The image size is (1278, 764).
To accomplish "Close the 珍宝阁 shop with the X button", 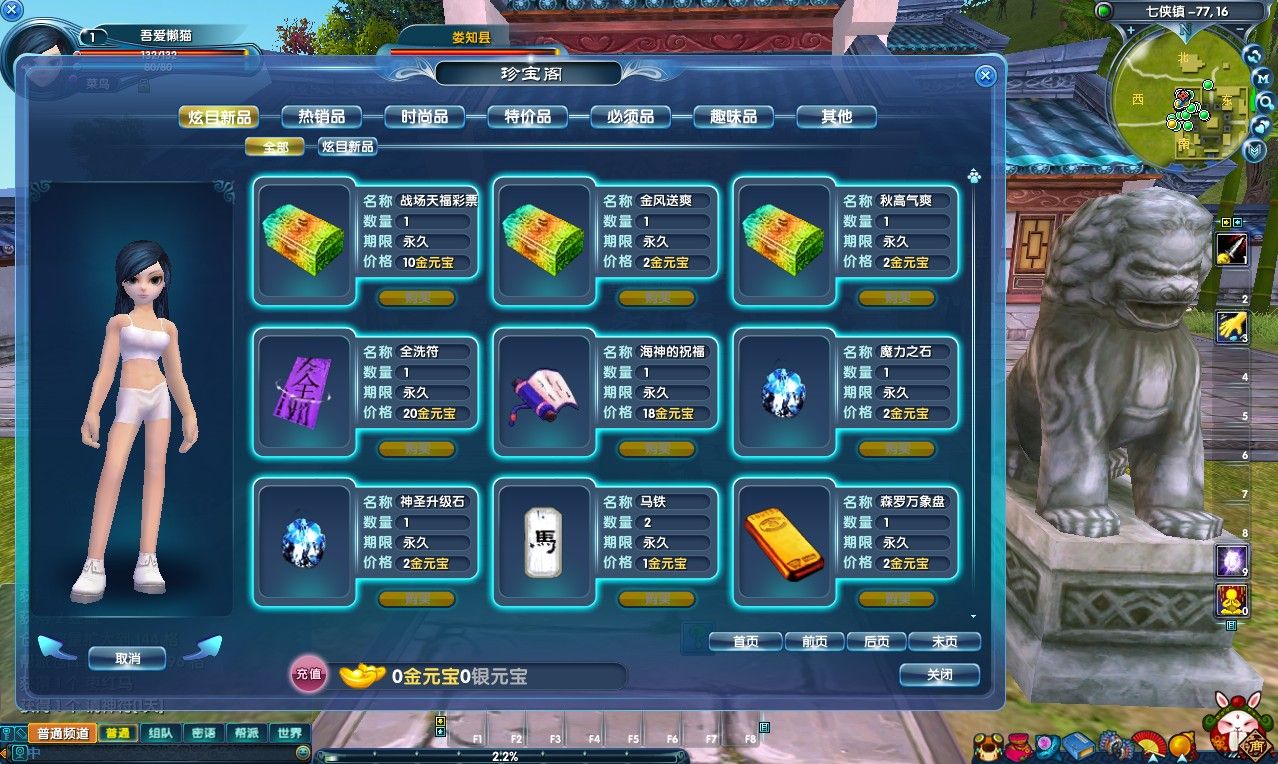I will [x=985, y=75].
